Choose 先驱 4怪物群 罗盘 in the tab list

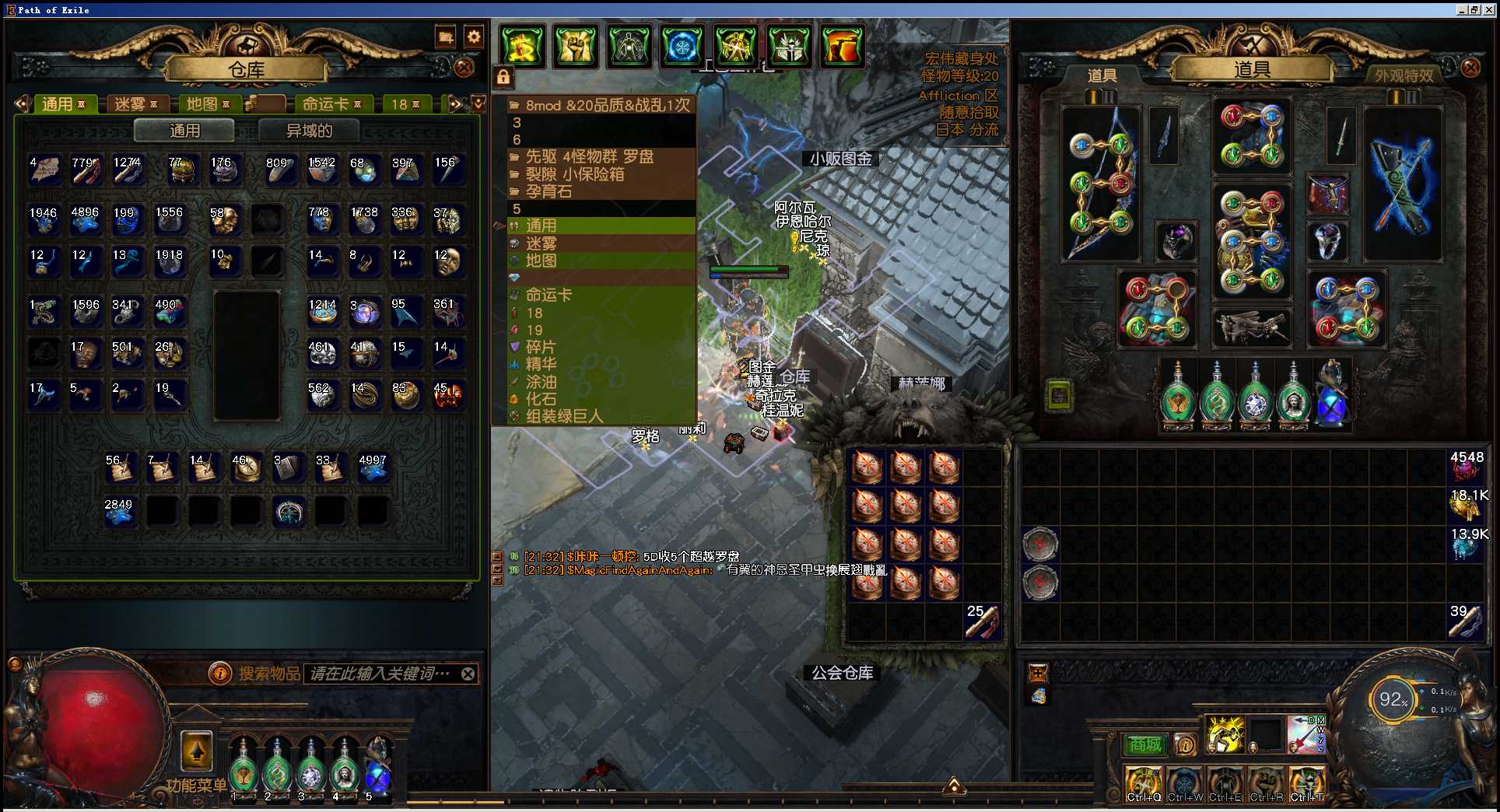[x=589, y=156]
